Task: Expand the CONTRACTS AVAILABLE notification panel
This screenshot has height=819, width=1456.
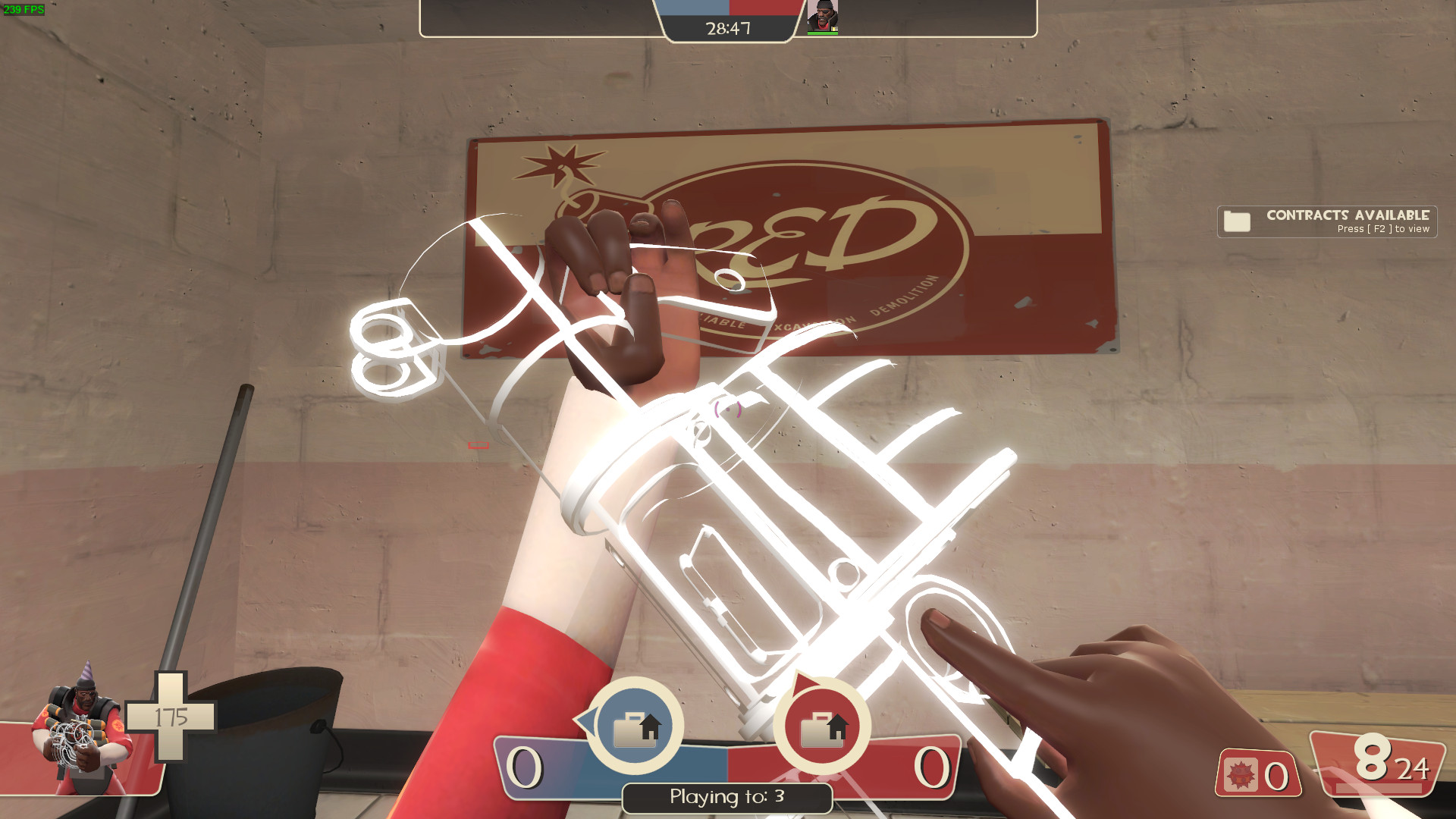Action: coord(1326,221)
